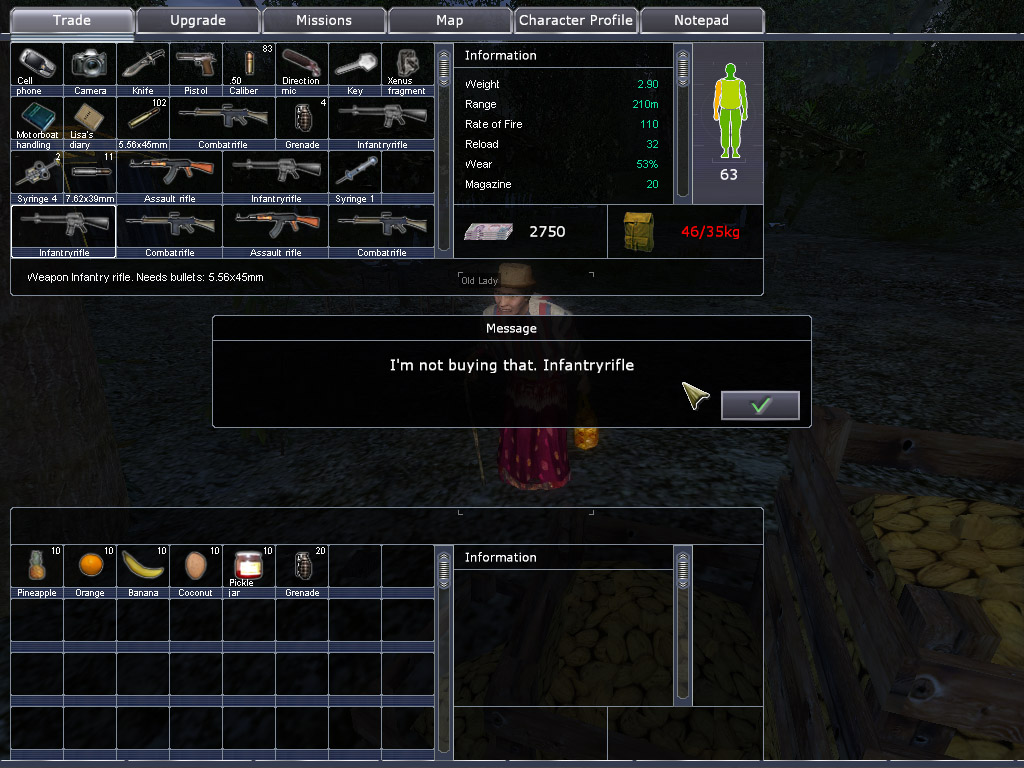This screenshot has width=1024, height=768.
Task: Click the Xenus fragment item
Action: (407, 67)
